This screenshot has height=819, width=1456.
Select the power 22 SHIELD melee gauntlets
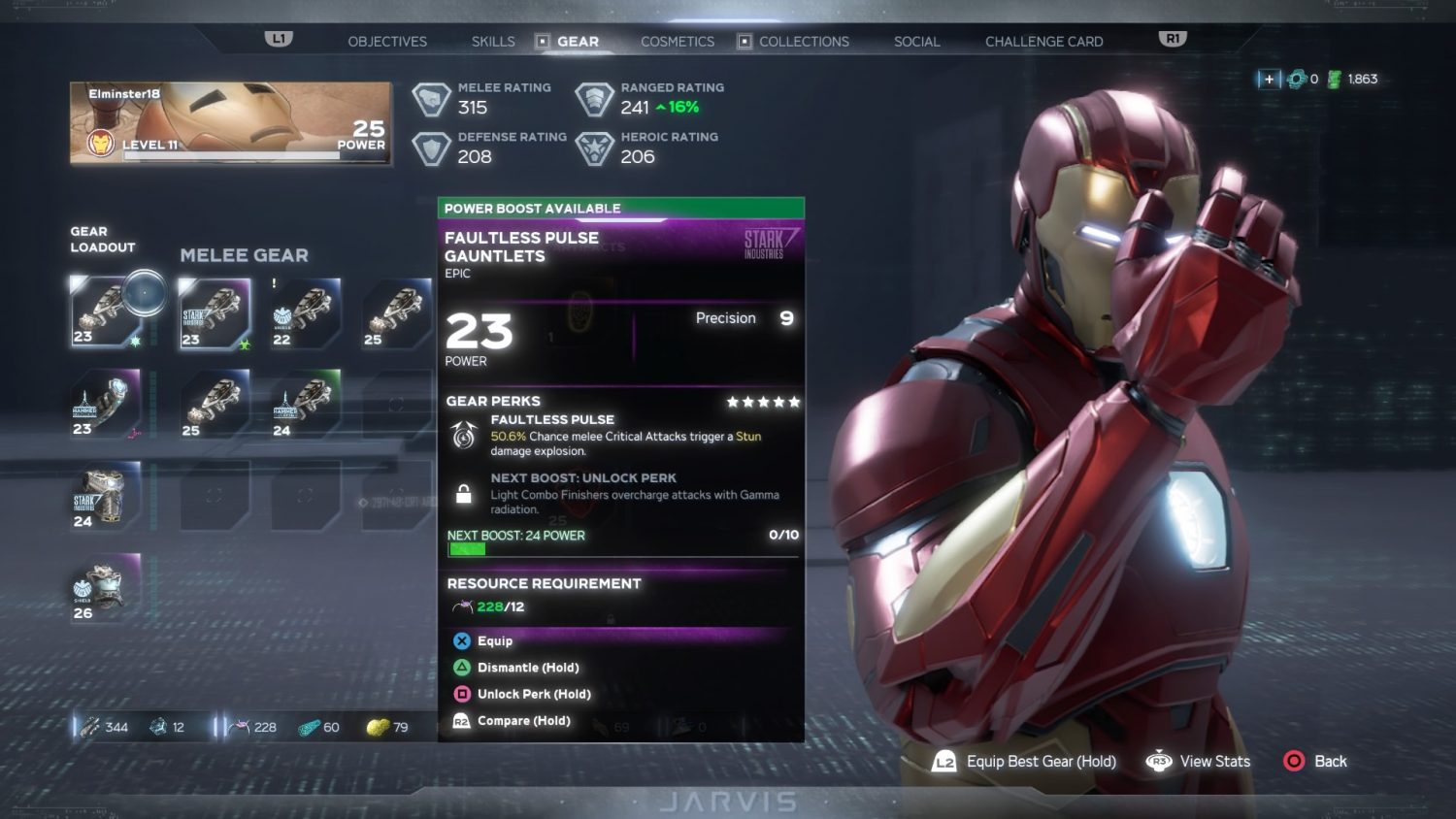coord(306,313)
